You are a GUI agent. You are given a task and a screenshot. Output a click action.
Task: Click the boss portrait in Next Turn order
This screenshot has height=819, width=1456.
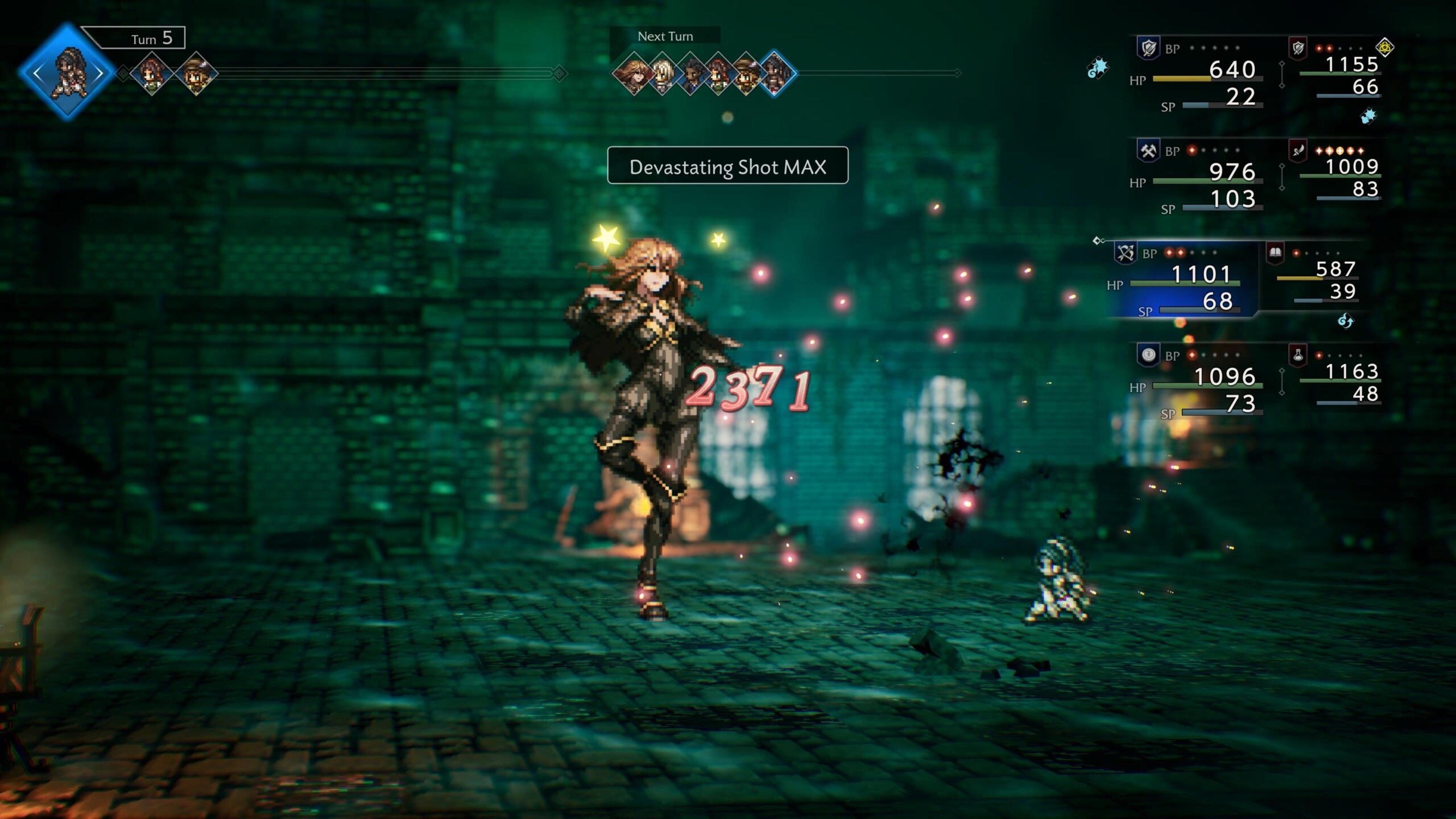(x=632, y=74)
